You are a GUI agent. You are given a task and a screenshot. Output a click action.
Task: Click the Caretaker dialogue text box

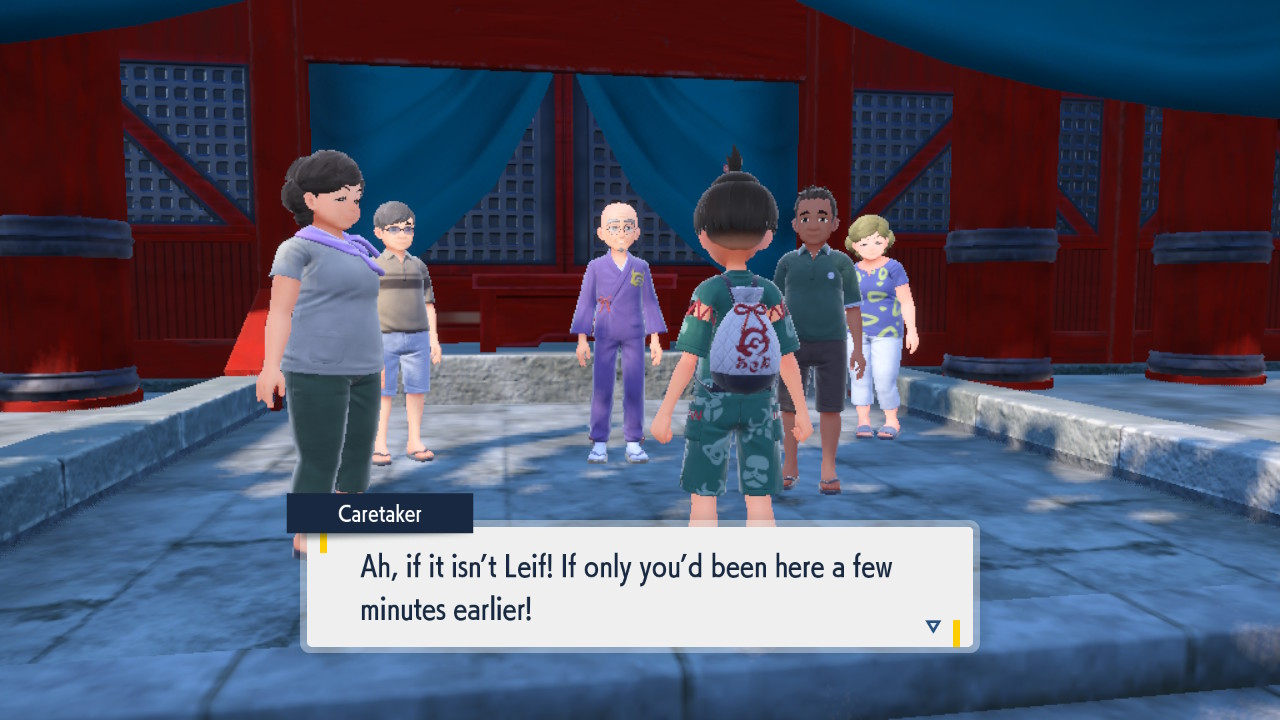coord(639,587)
